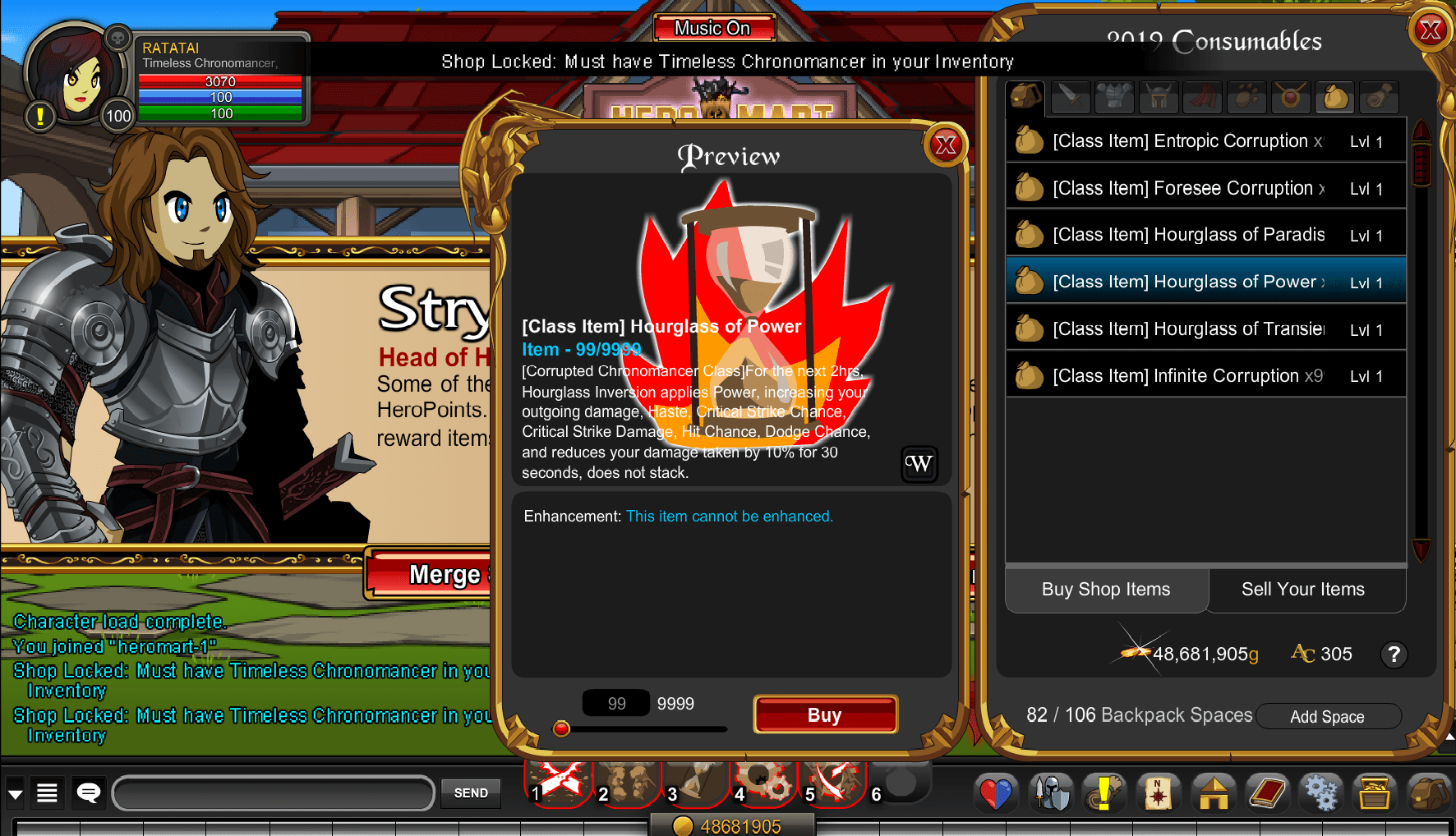This screenshot has height=836, width=1456.
Task: Select the cape category tab
Action: coord(1202,97)
